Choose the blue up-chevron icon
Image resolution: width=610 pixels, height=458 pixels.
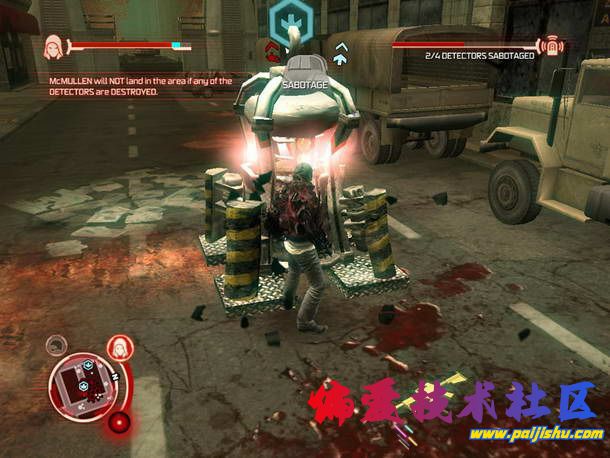(341, 52)
